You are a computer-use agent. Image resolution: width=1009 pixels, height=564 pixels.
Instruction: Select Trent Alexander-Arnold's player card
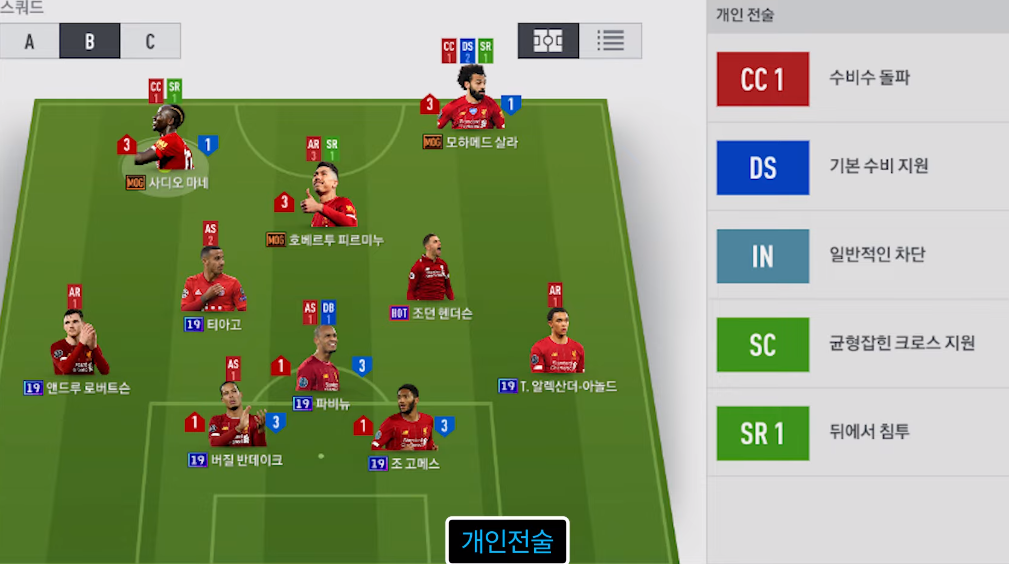(x=557, y=343)
